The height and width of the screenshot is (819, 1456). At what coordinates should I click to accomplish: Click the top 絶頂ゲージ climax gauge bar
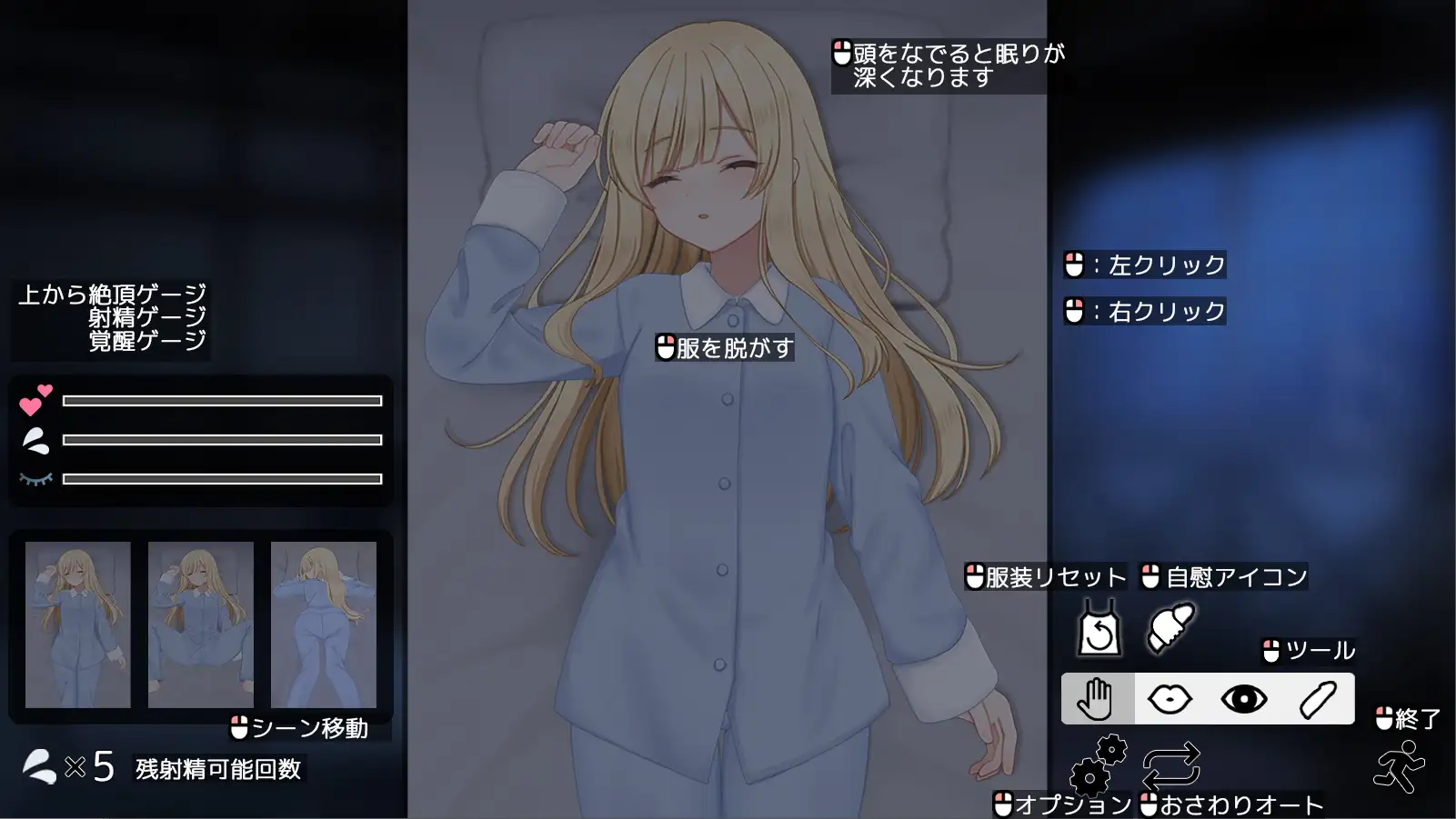click(x=221, y=400)
